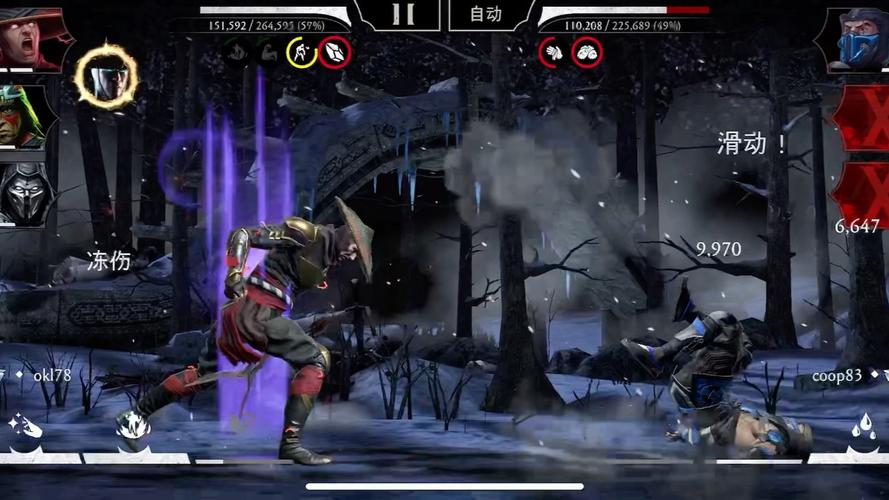
Task: Tap opponent's water droplet special icon
Action: (861, 429)
